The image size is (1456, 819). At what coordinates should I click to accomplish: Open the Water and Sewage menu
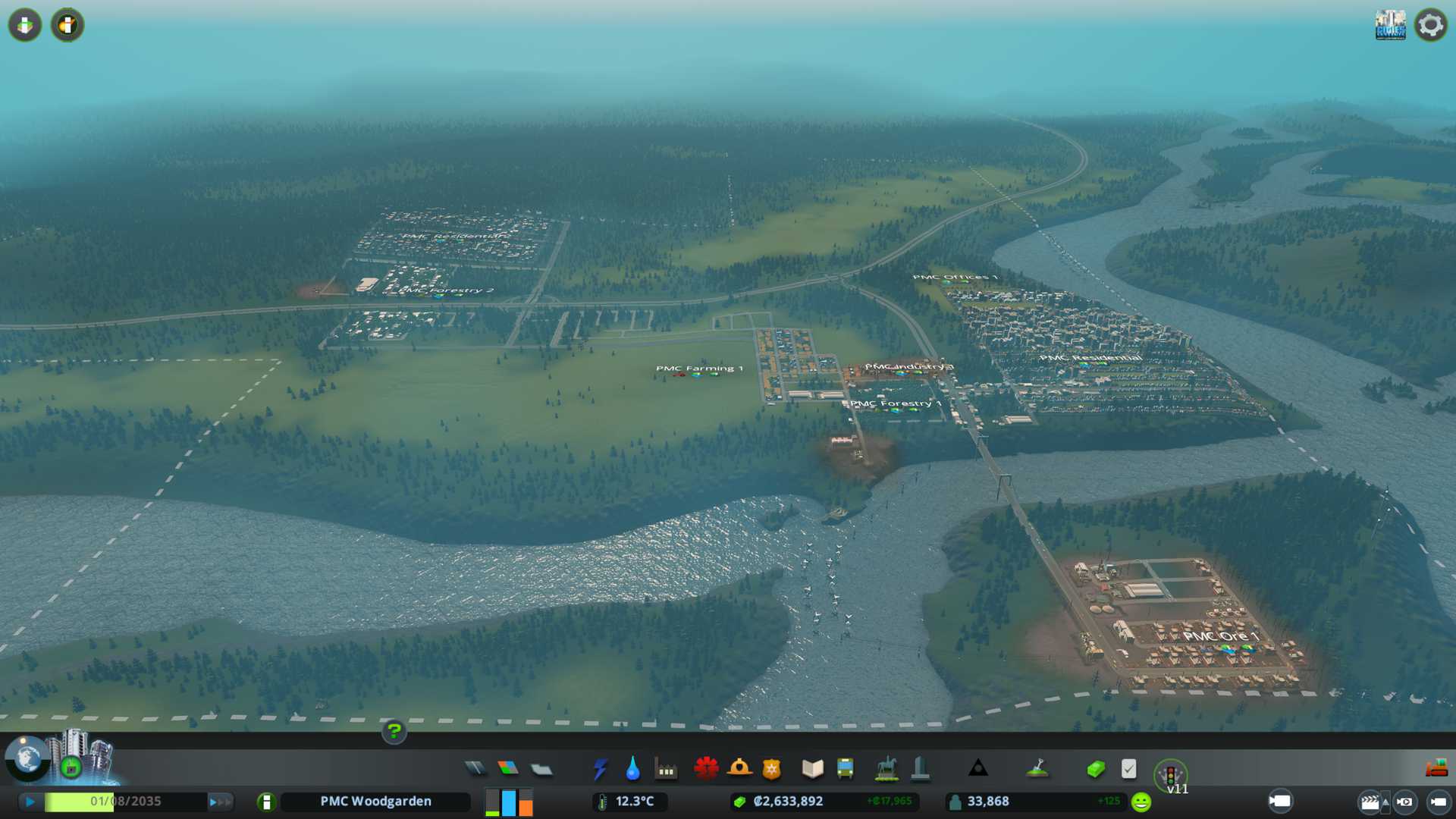(x=632, y=769)
